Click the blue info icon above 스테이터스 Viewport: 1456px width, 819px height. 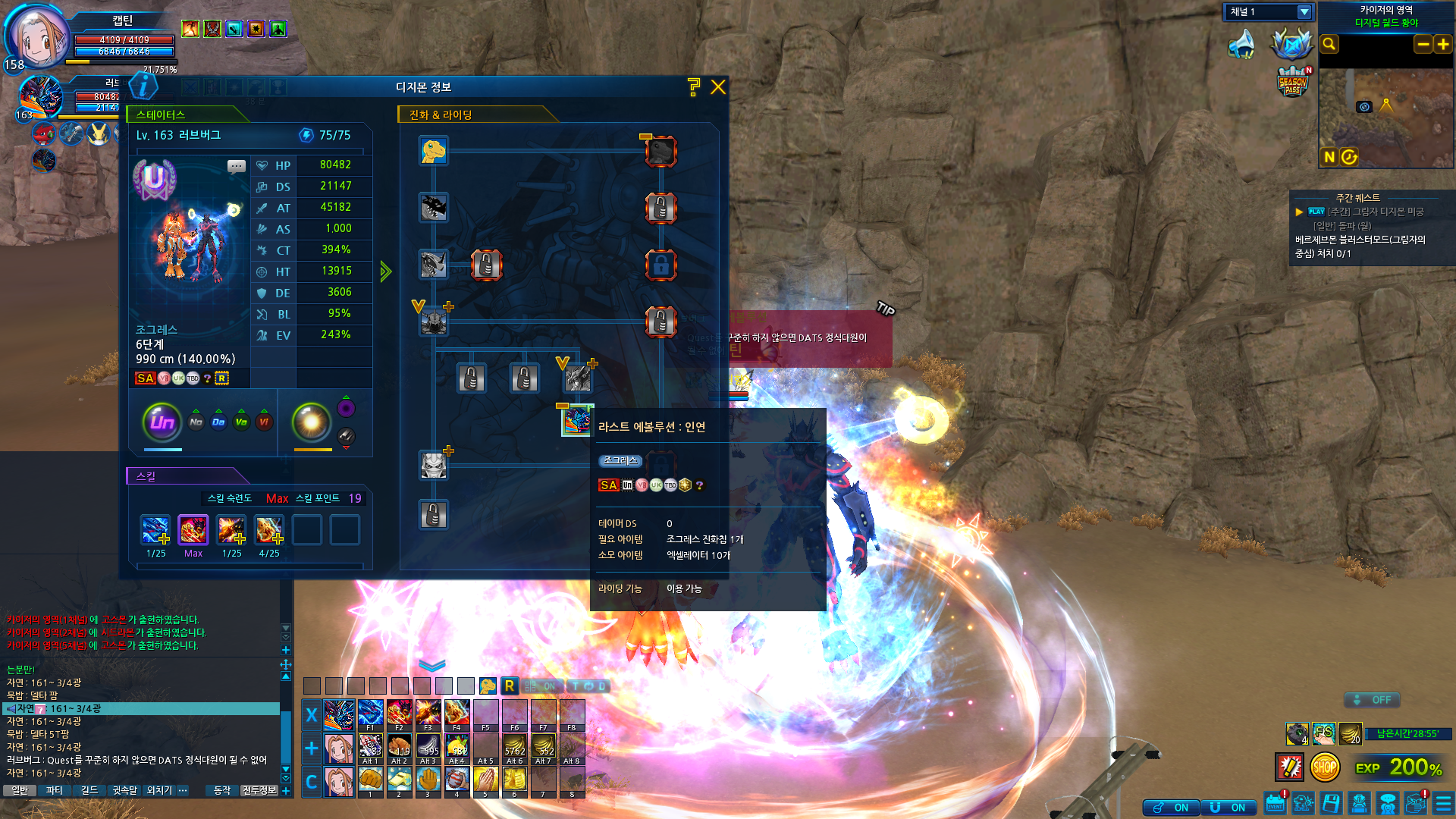(x=143, y=86)
